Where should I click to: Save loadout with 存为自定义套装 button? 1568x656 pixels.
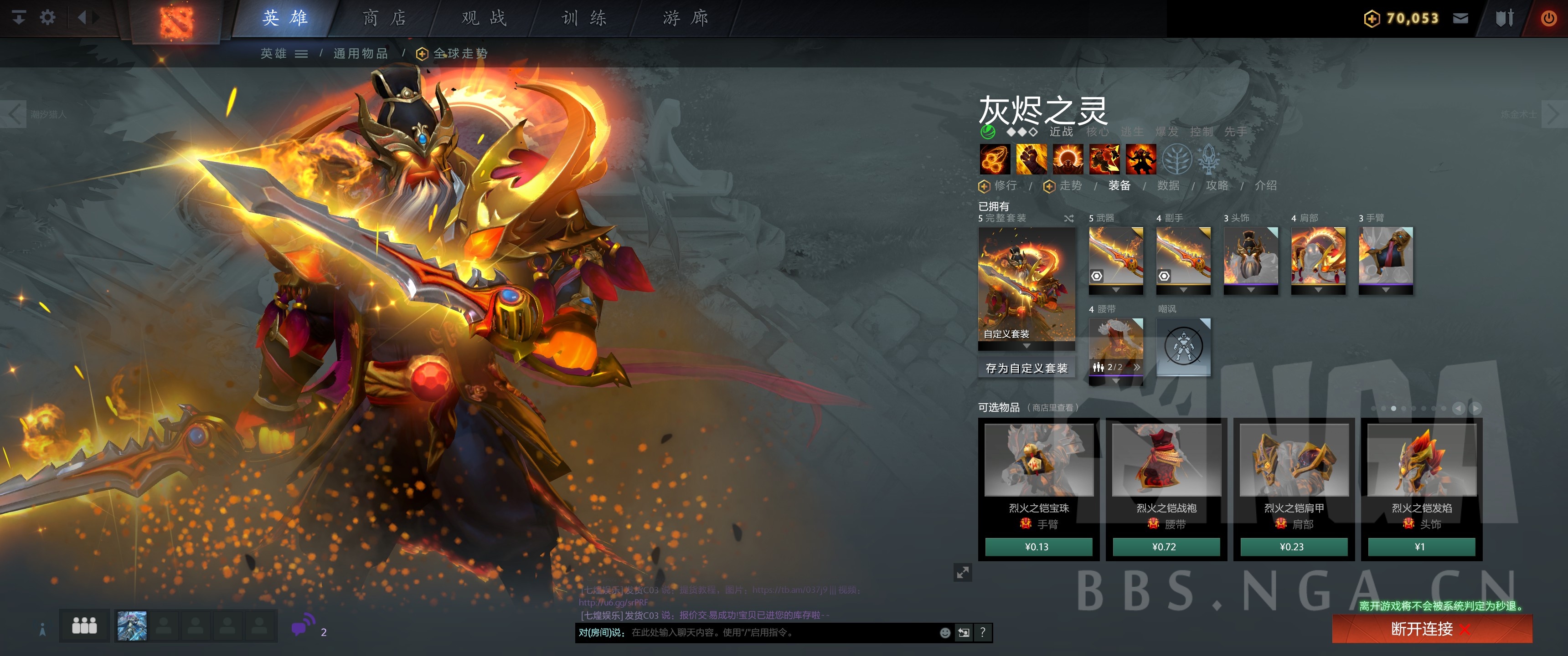[x=1026, y=368]
